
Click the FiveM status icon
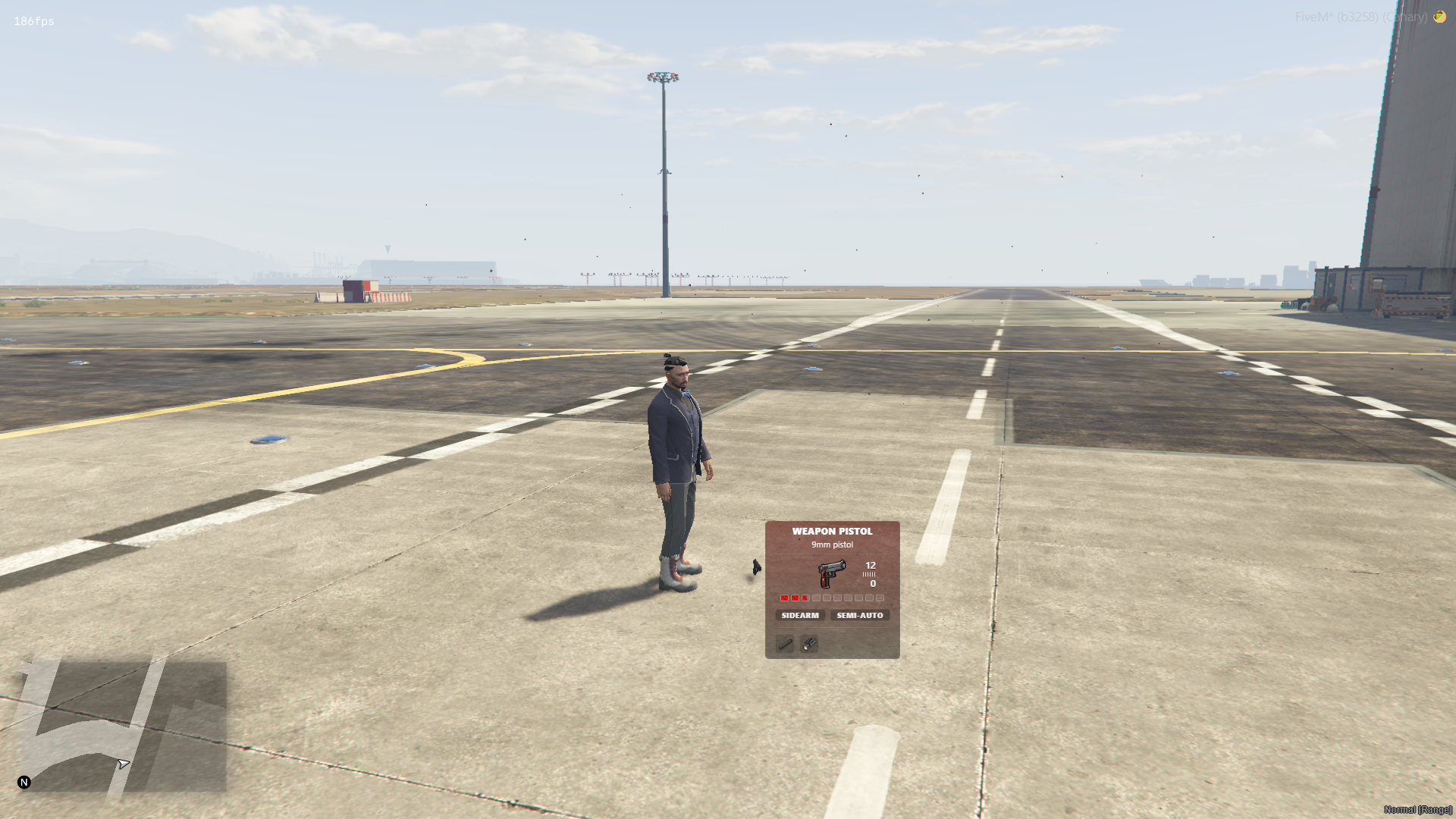click(1439, 17)
